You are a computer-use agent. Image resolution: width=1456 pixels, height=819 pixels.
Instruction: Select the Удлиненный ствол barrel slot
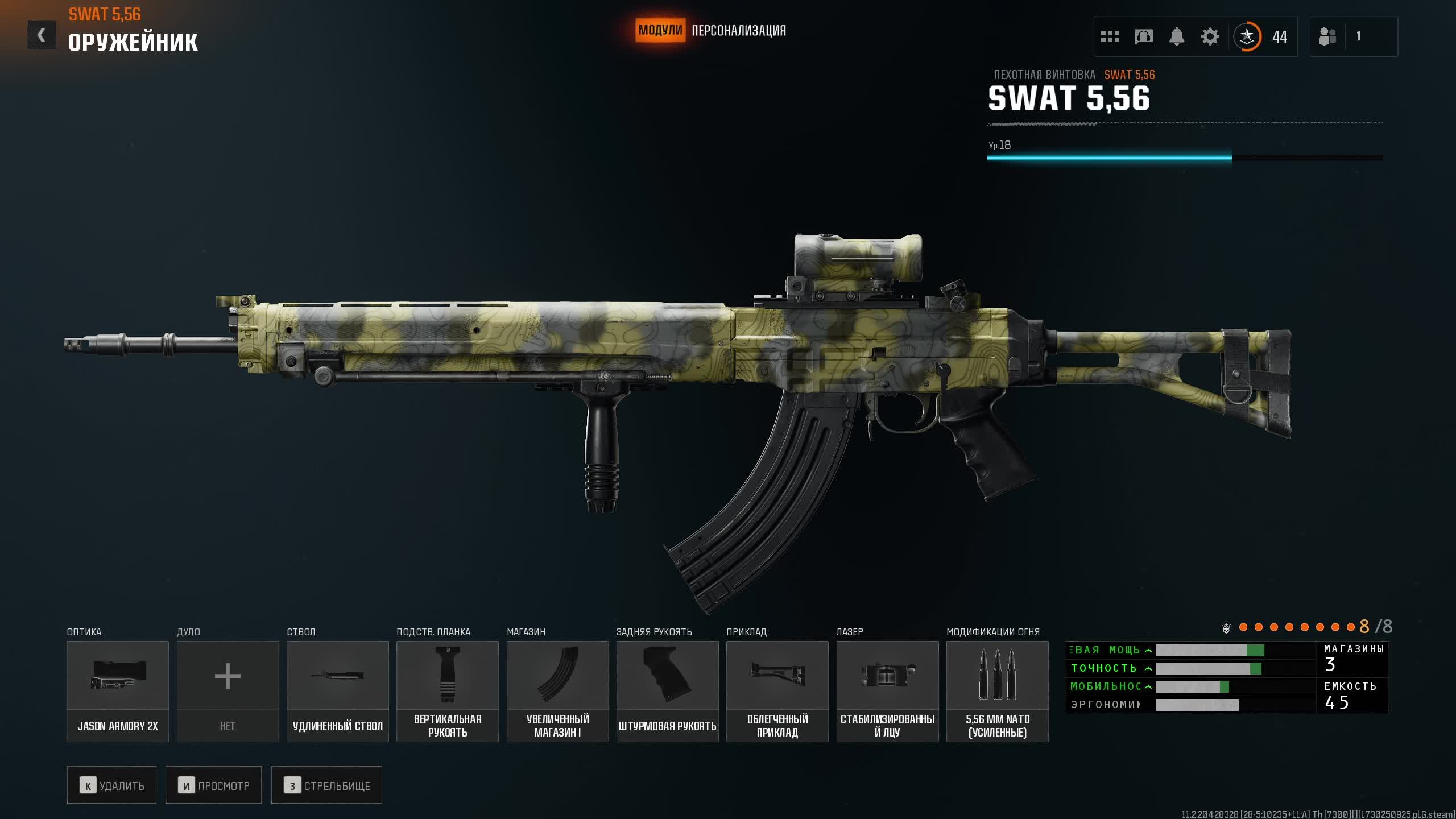pyautogui.click(x=338, y=691)
